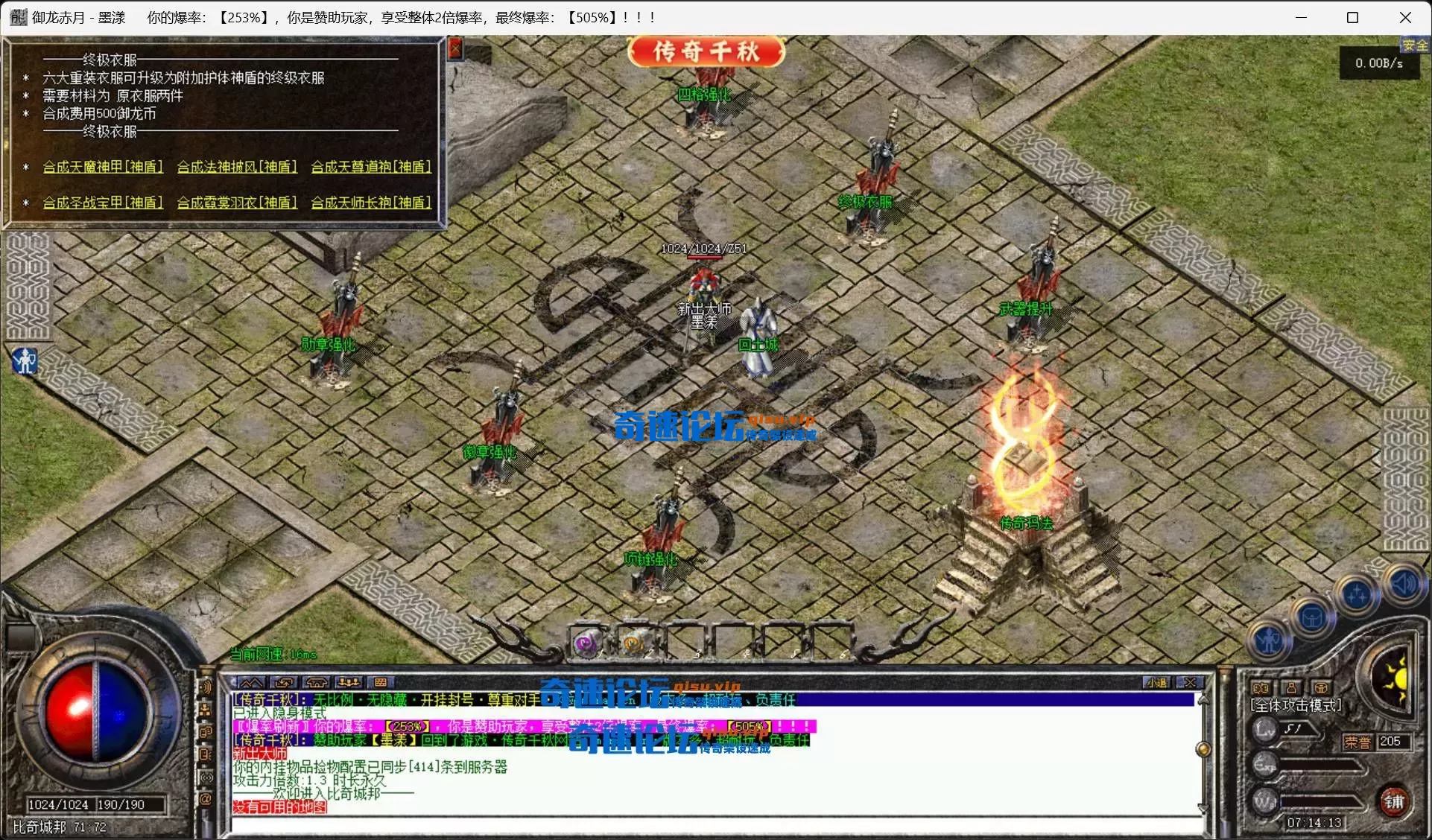The width and height of the screenshot is (1432, 840).
Task: Select the 合成圣战宝甲[神盾] link
Action: (x=103, y=203)
